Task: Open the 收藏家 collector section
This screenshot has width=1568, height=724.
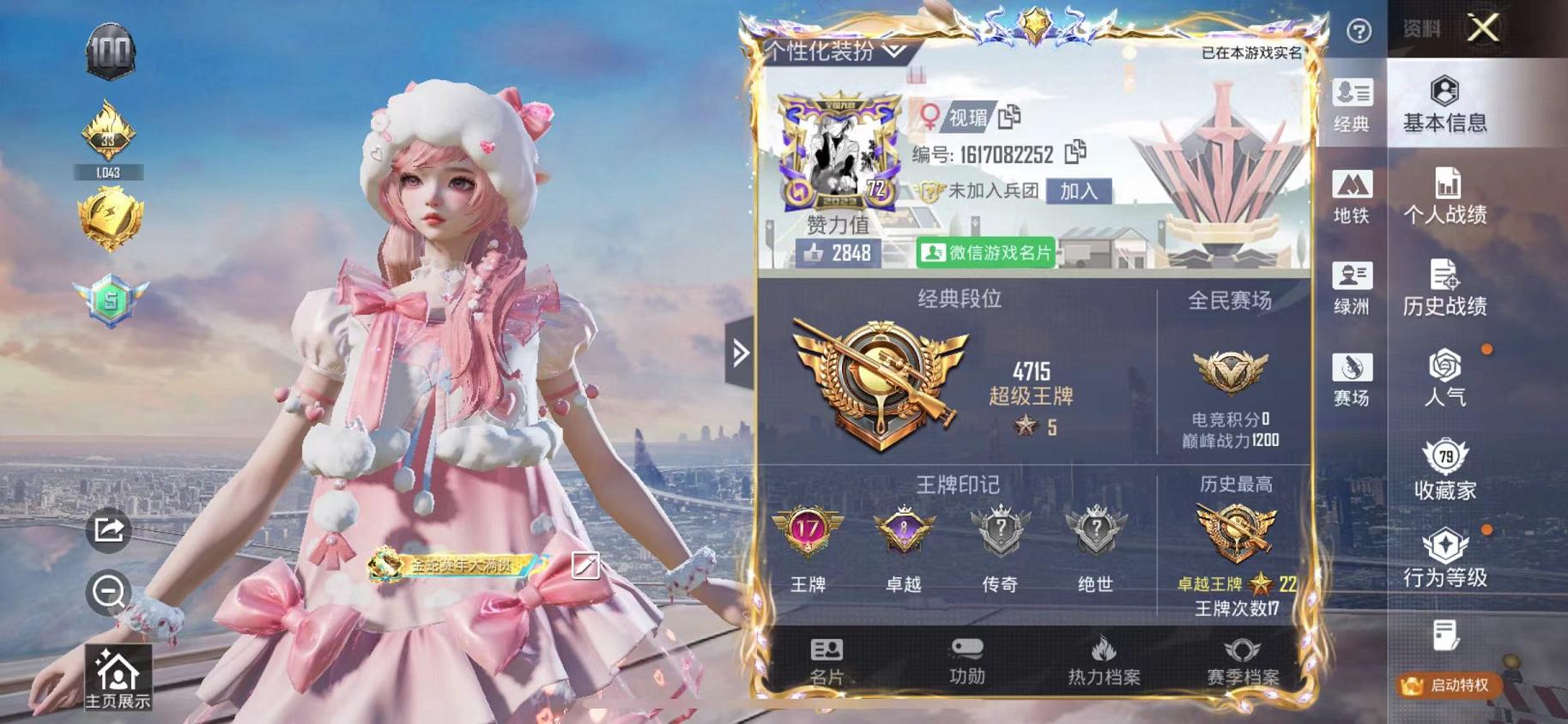Action: (1447, 472)
